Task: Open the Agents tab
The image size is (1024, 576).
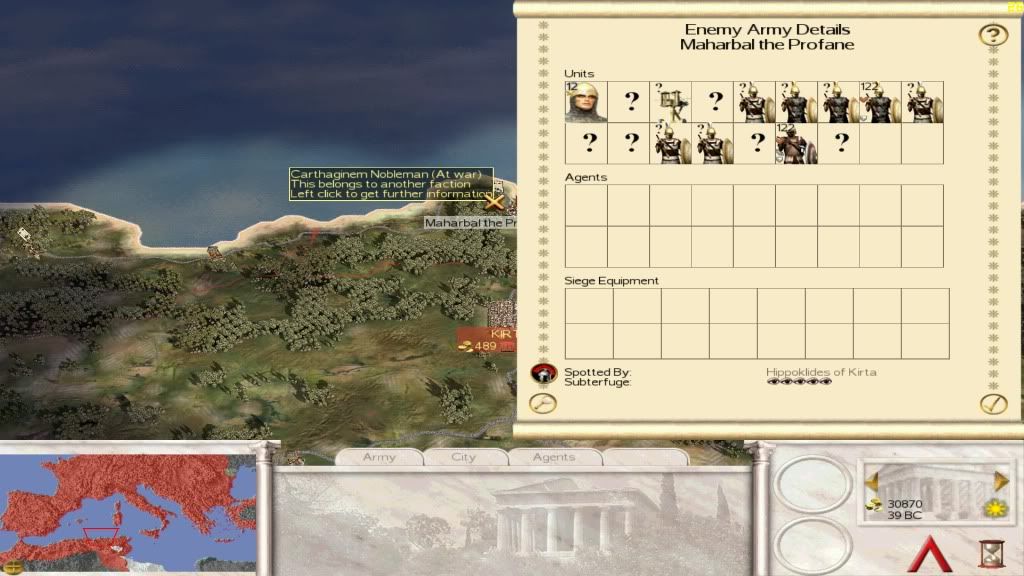Action: 553,457
